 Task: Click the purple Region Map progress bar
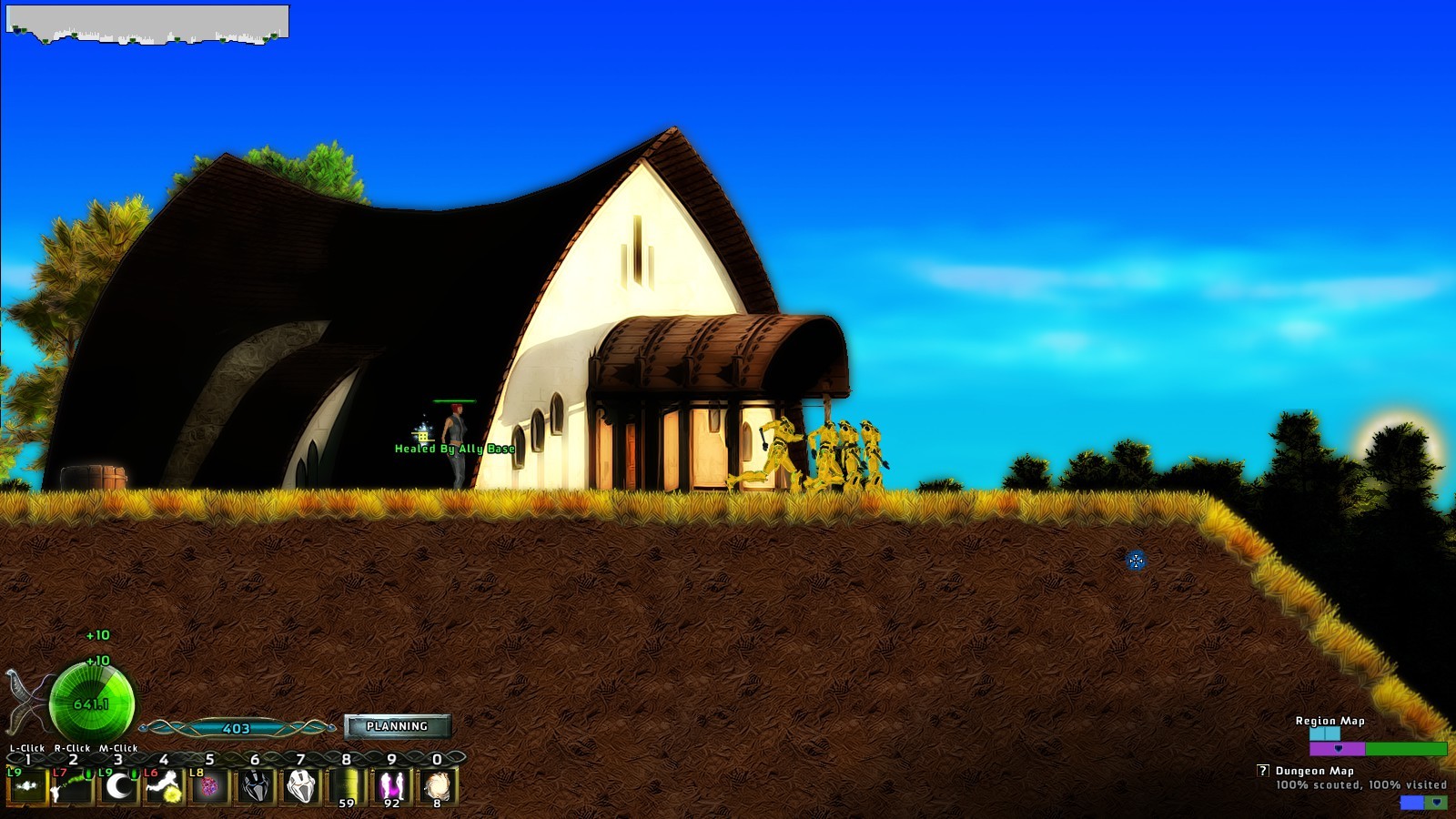[x=1338, y=748]
